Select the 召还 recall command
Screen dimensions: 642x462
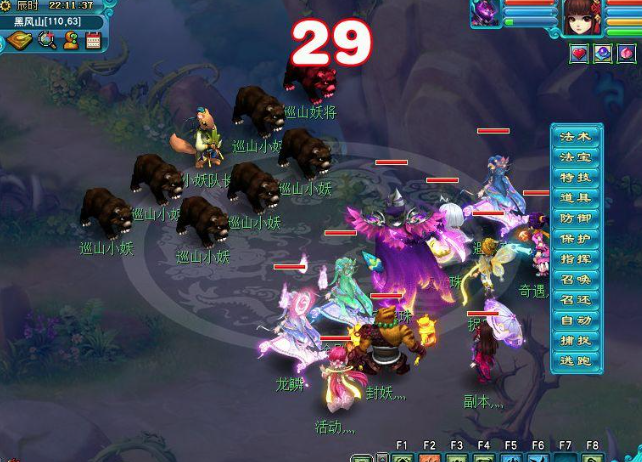578,300
